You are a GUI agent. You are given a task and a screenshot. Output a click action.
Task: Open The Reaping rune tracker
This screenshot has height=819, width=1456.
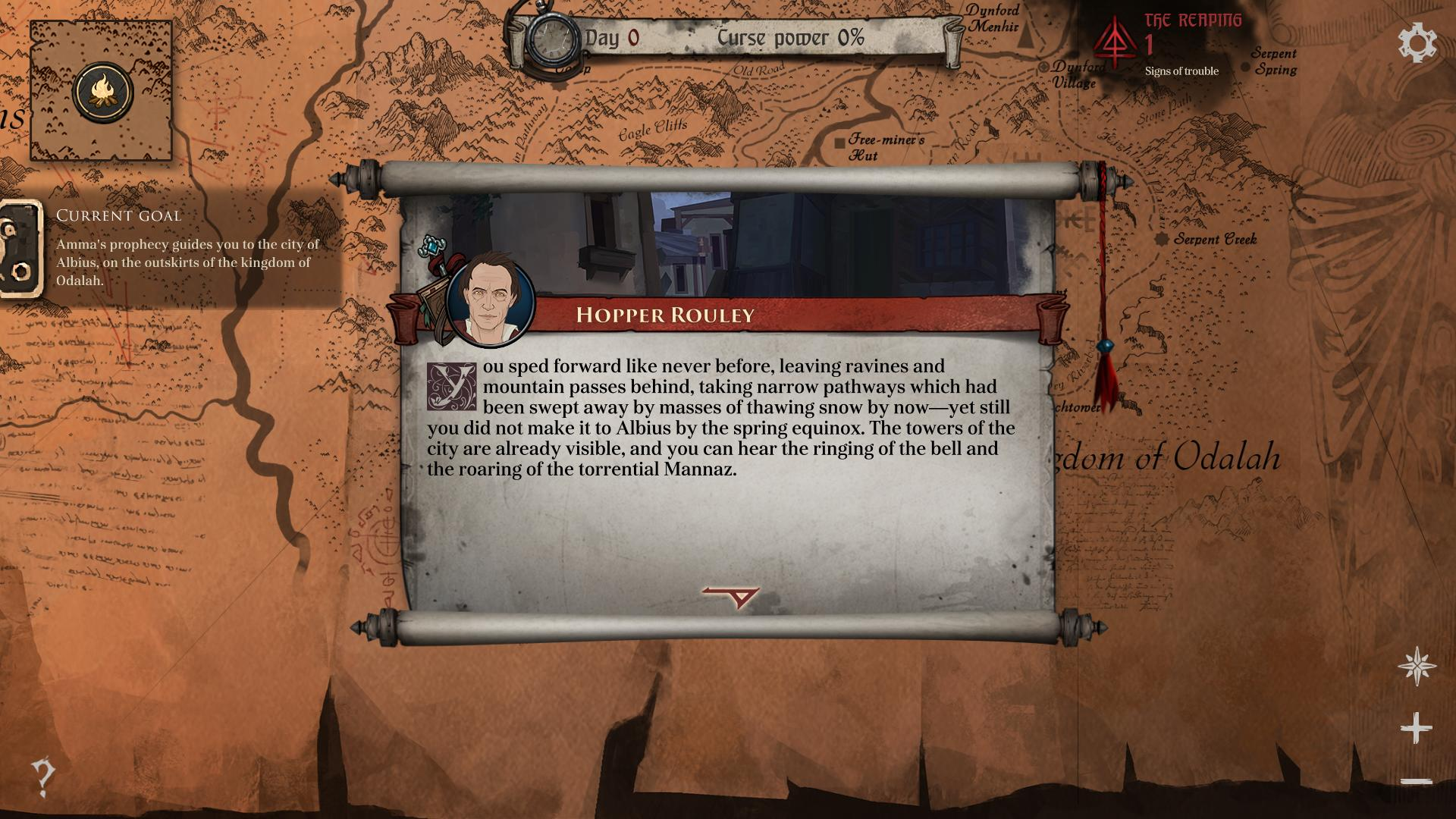click(x=1114, y=44)
